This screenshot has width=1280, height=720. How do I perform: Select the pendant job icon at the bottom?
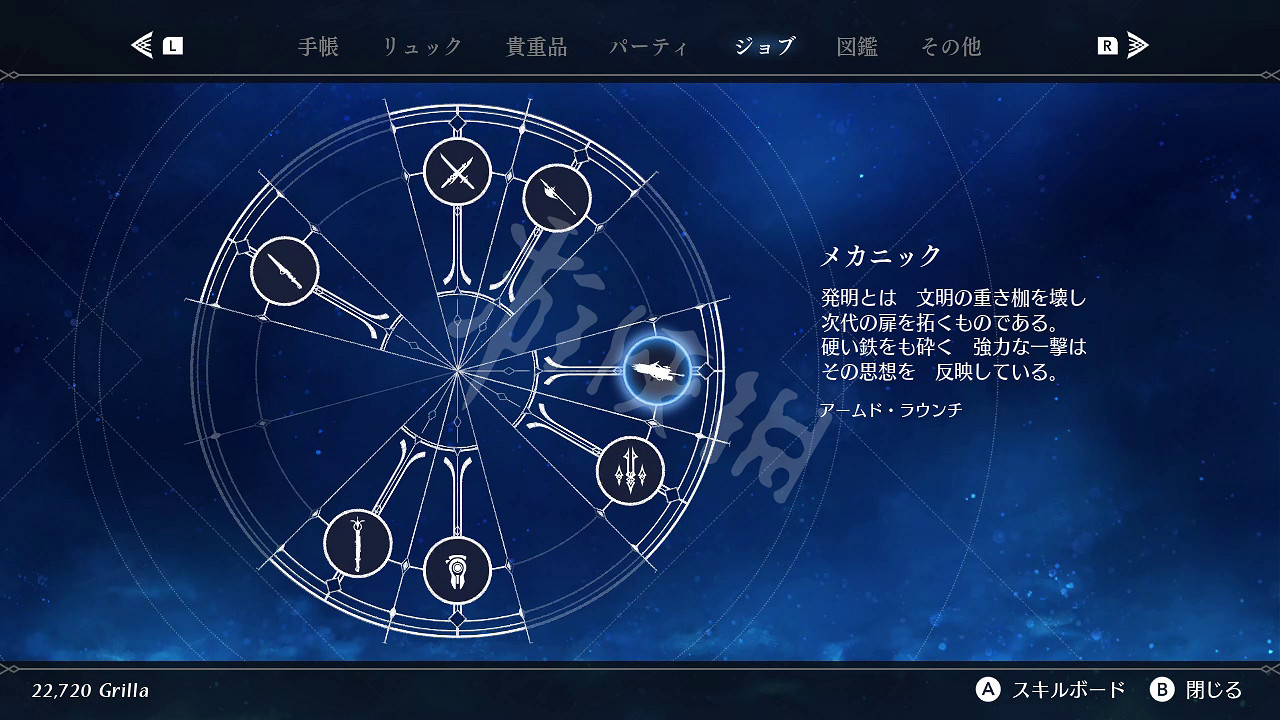pos(458,569)
